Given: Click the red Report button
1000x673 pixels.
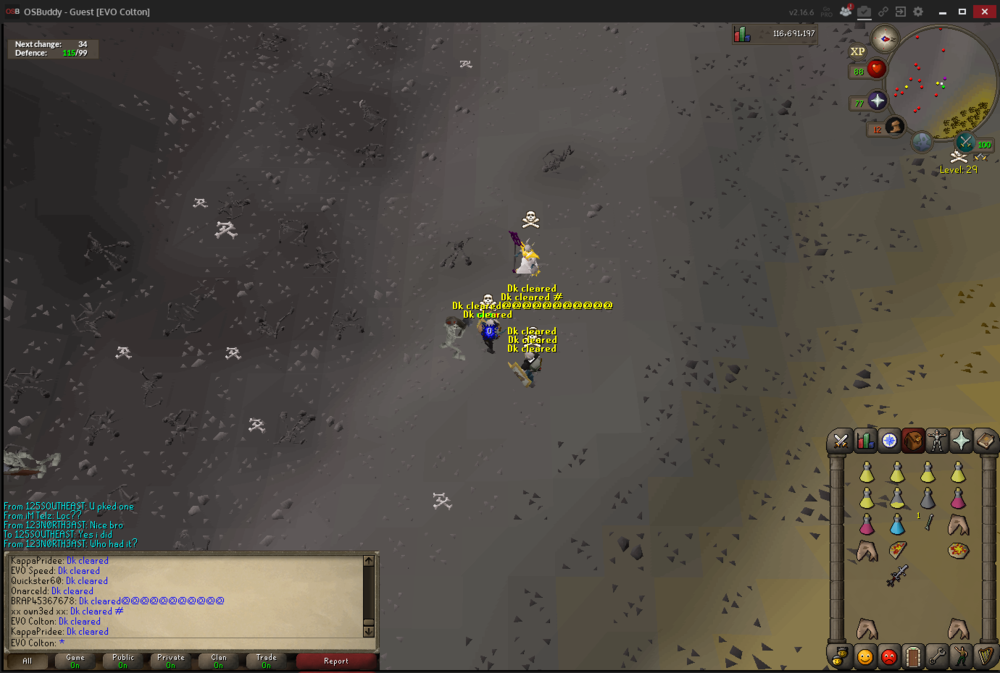Looking at the screenshot, I should click(336, 661).
